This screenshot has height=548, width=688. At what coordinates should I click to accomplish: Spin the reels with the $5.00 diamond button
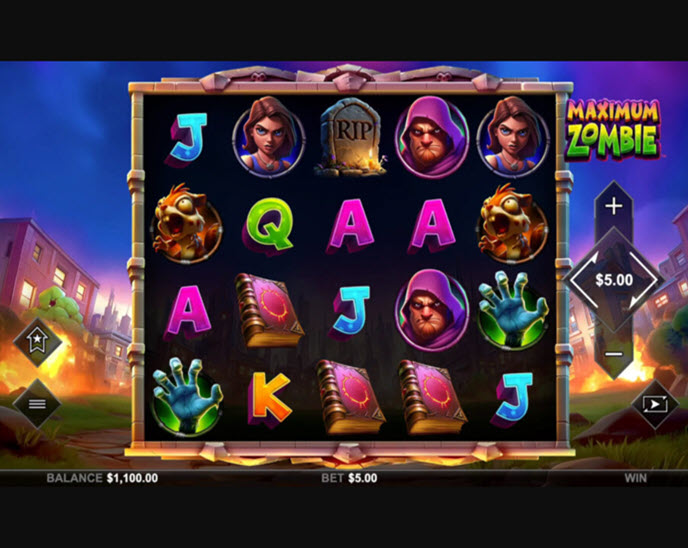click(x=613, y=280)
